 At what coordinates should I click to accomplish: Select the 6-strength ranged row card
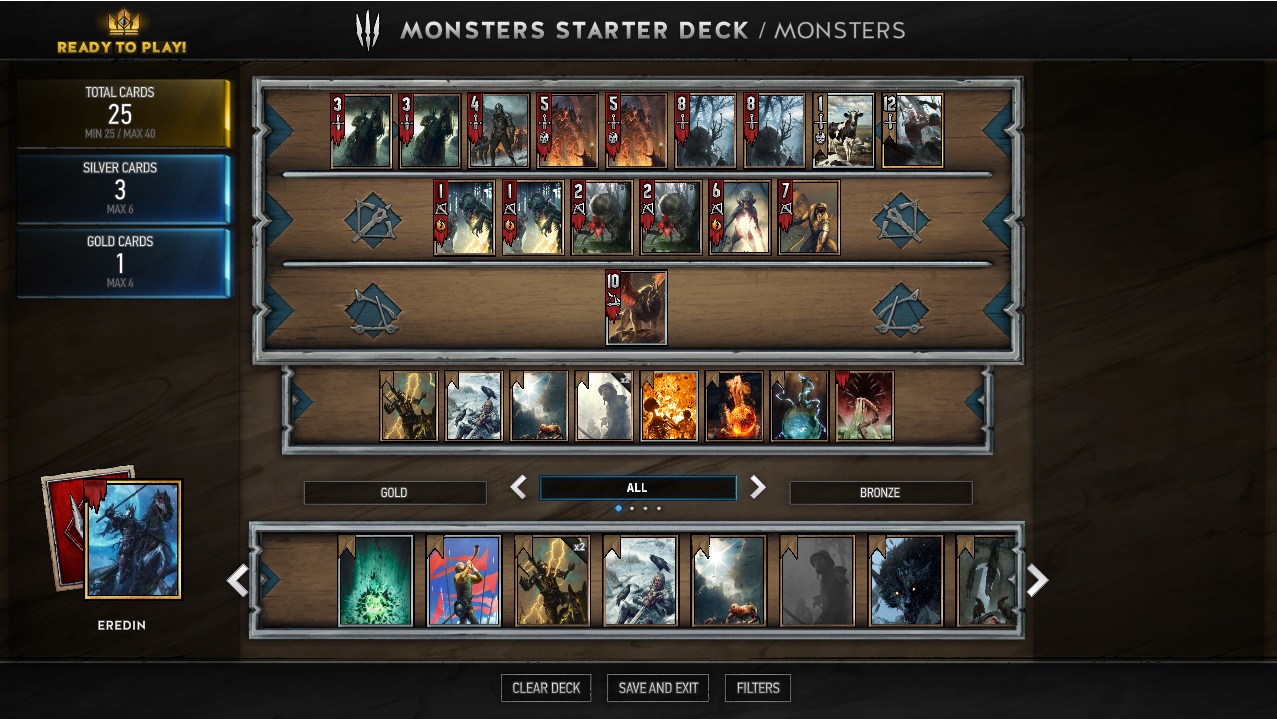tap(740, 218)
